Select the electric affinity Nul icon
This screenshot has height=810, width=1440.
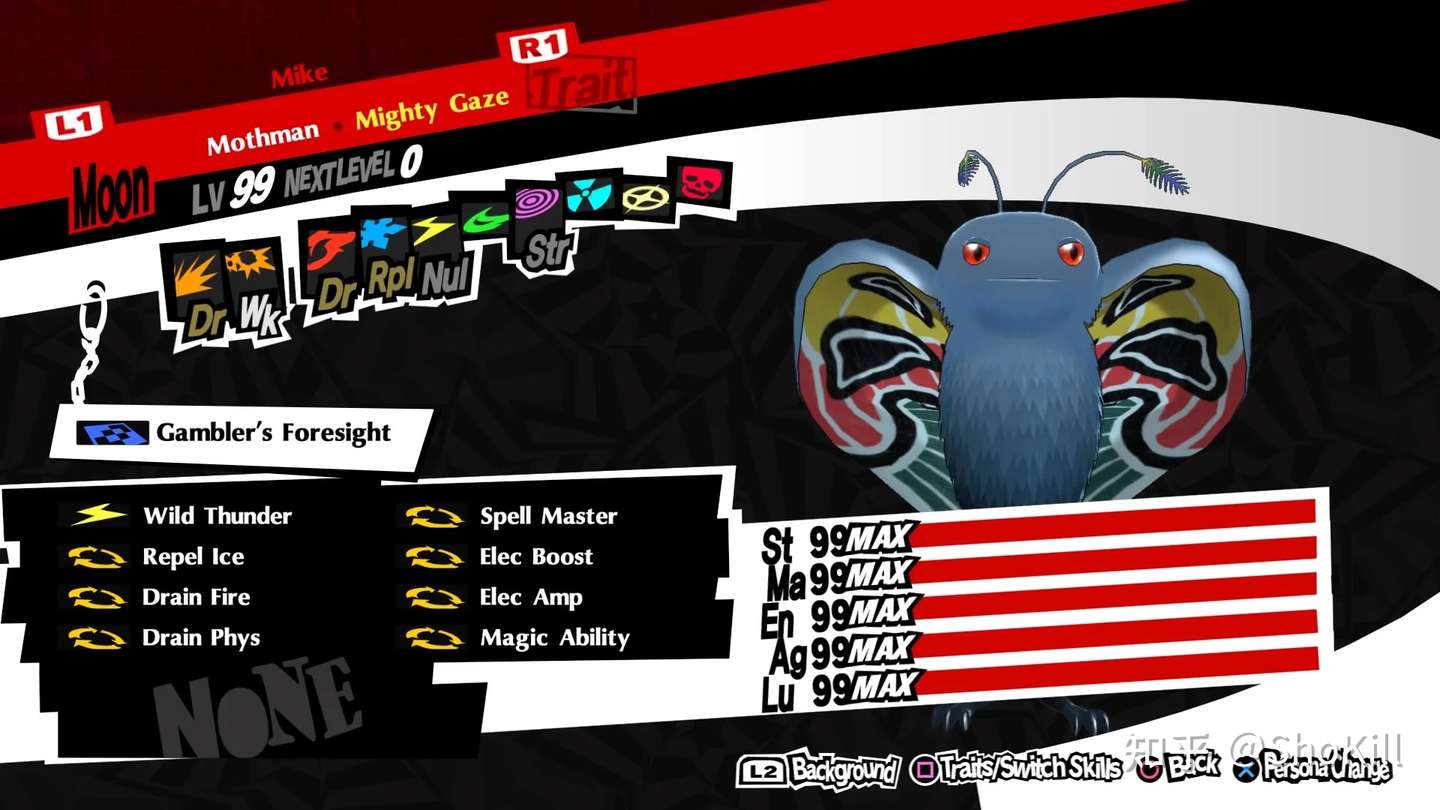pos(437,250)
